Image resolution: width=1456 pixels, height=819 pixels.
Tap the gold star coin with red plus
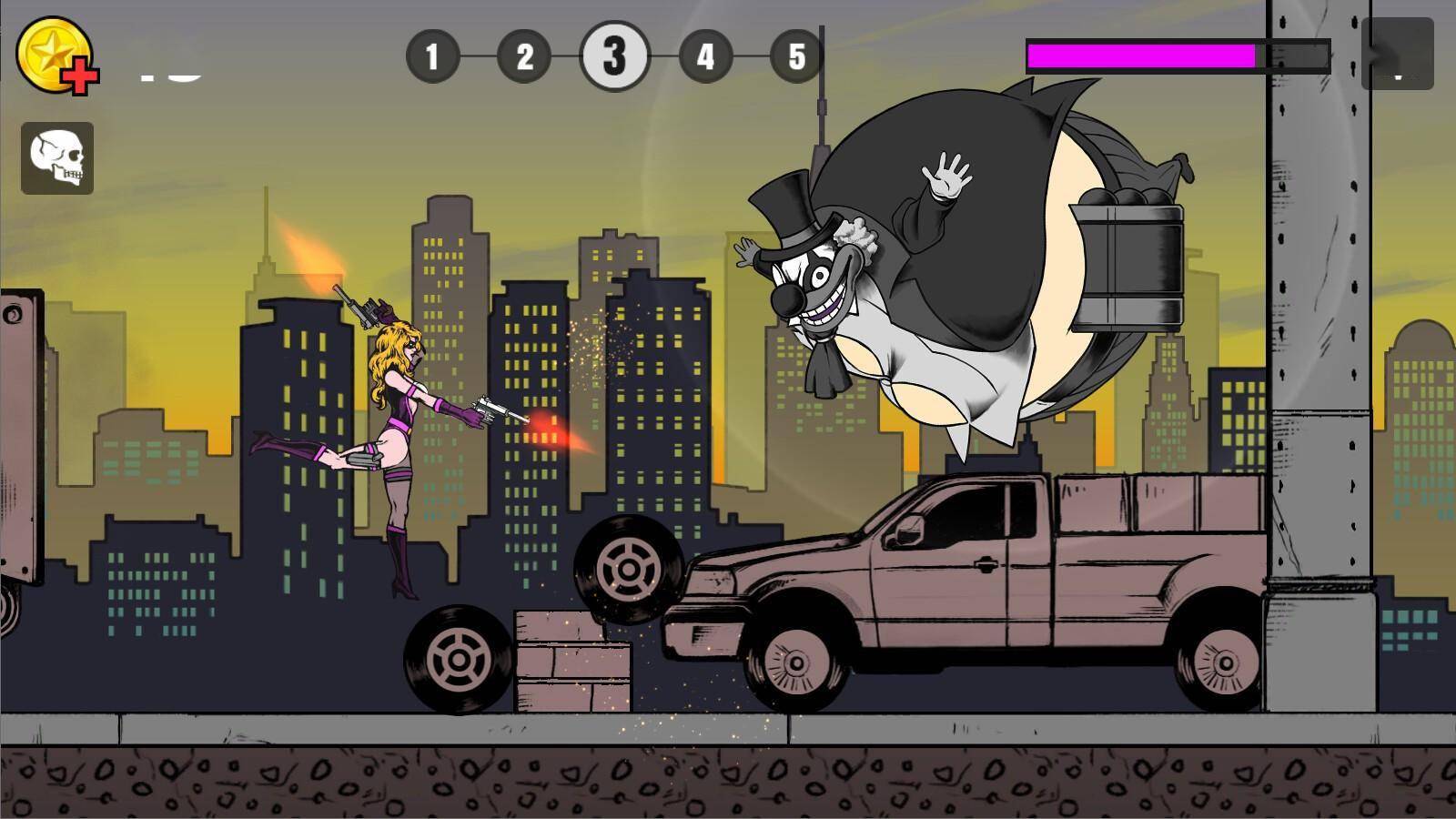click(56, 55)
